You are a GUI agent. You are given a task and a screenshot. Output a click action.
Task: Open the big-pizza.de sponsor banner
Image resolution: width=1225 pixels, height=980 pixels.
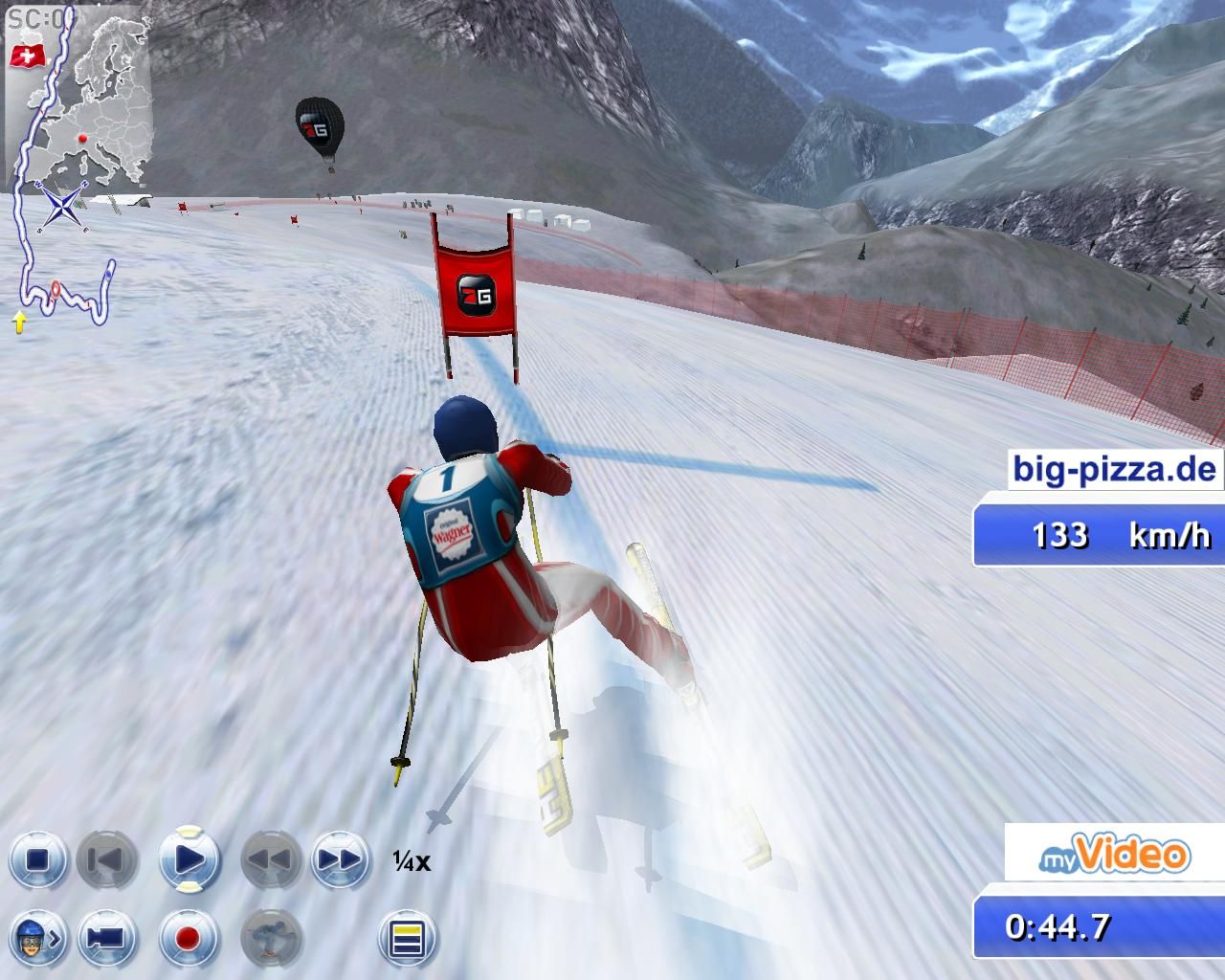point(1115,470)
